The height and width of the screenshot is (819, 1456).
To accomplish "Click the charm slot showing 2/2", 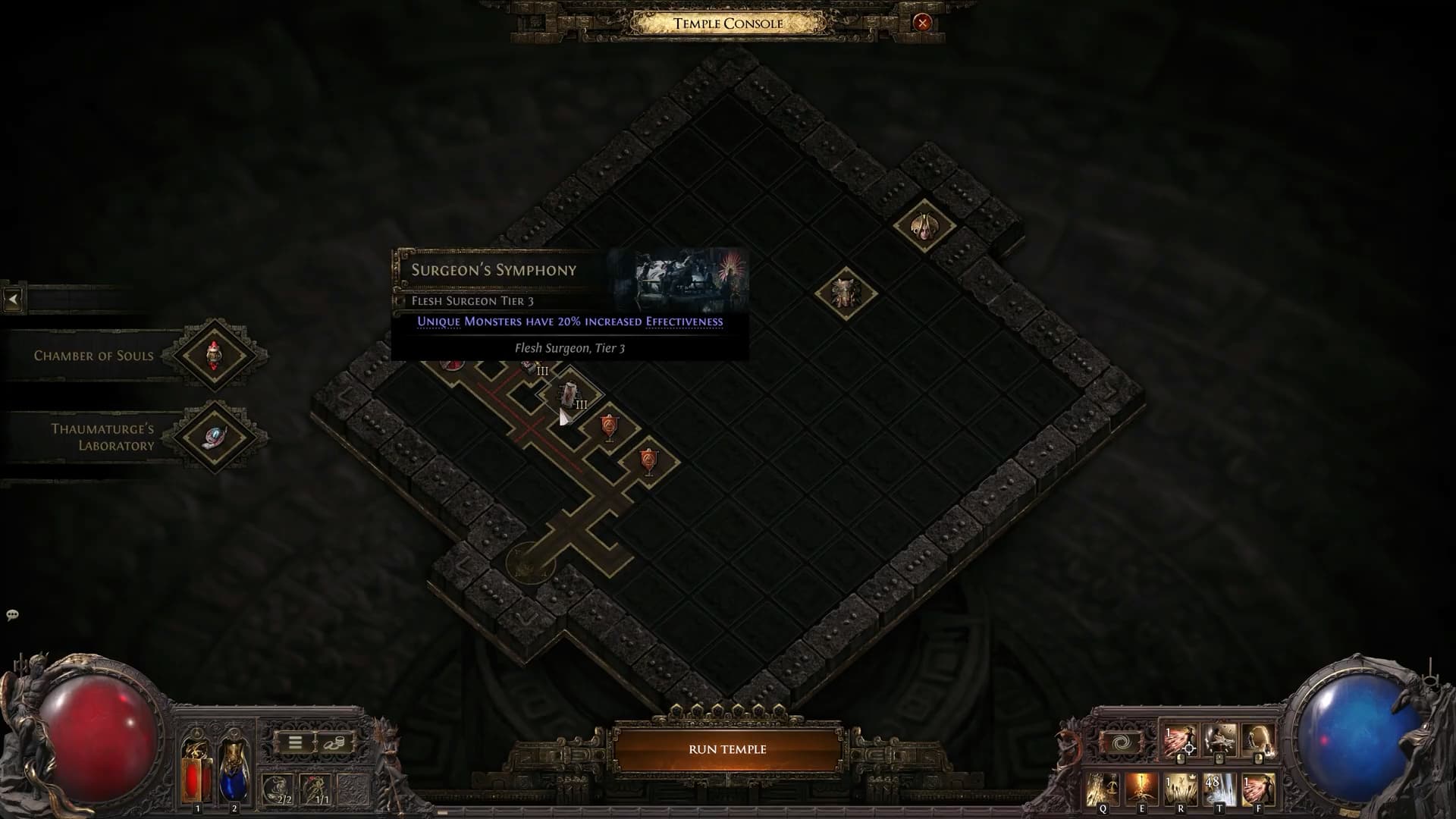I will [x=278, y=789].
